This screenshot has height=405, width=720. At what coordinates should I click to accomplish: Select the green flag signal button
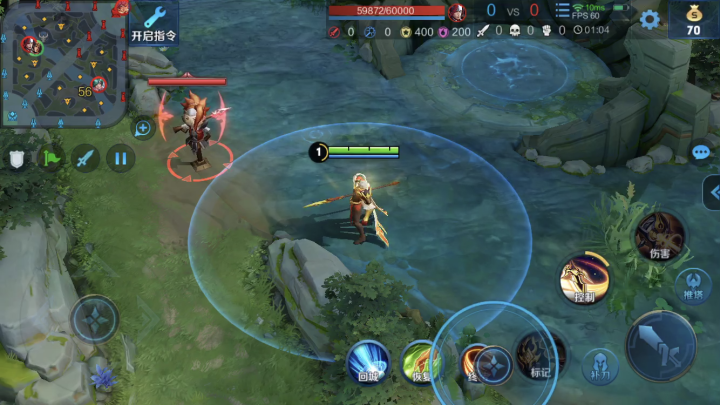click(x=52, y=158)
